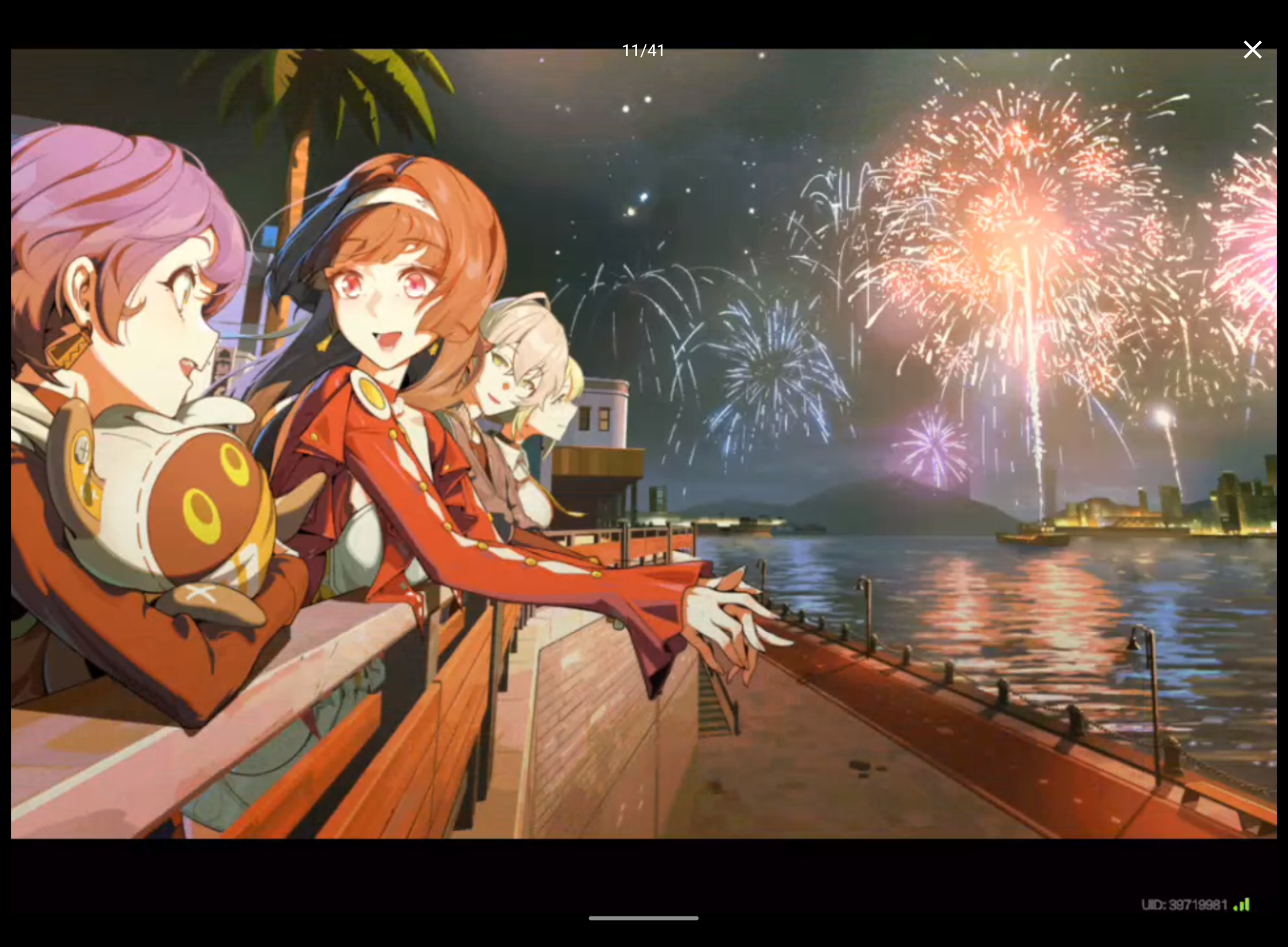
Task: Click the UID: 39719981 label
Action: 1184,904
